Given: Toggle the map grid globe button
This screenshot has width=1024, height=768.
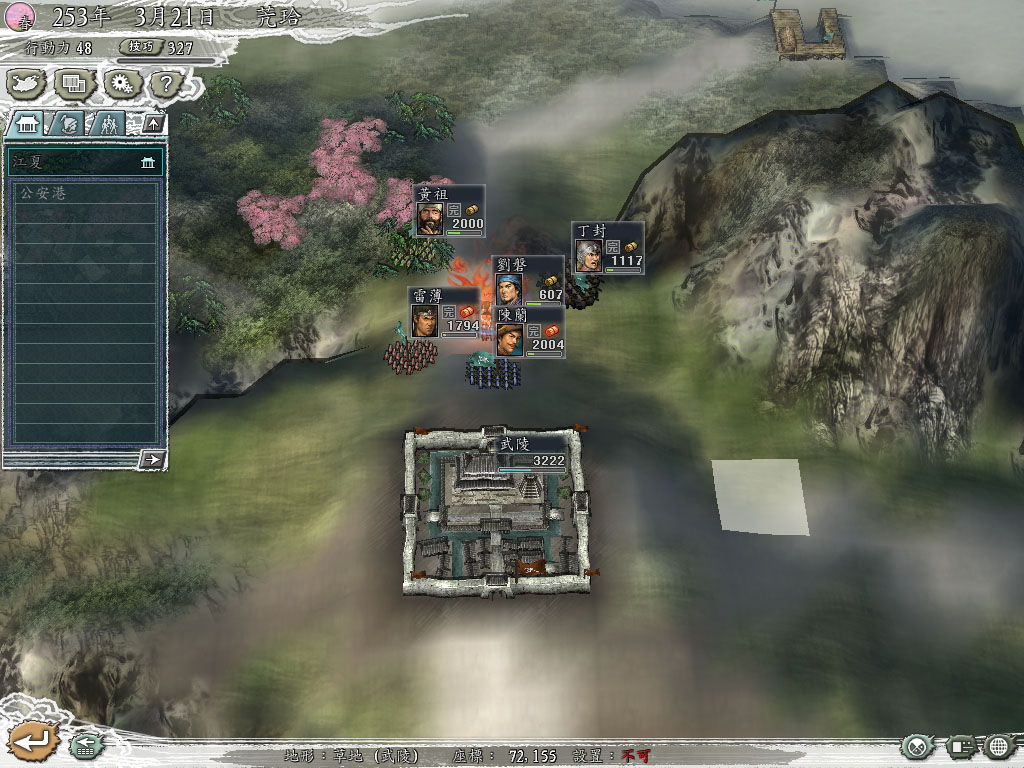Looking at the screenshot, I should click(999, 746).
